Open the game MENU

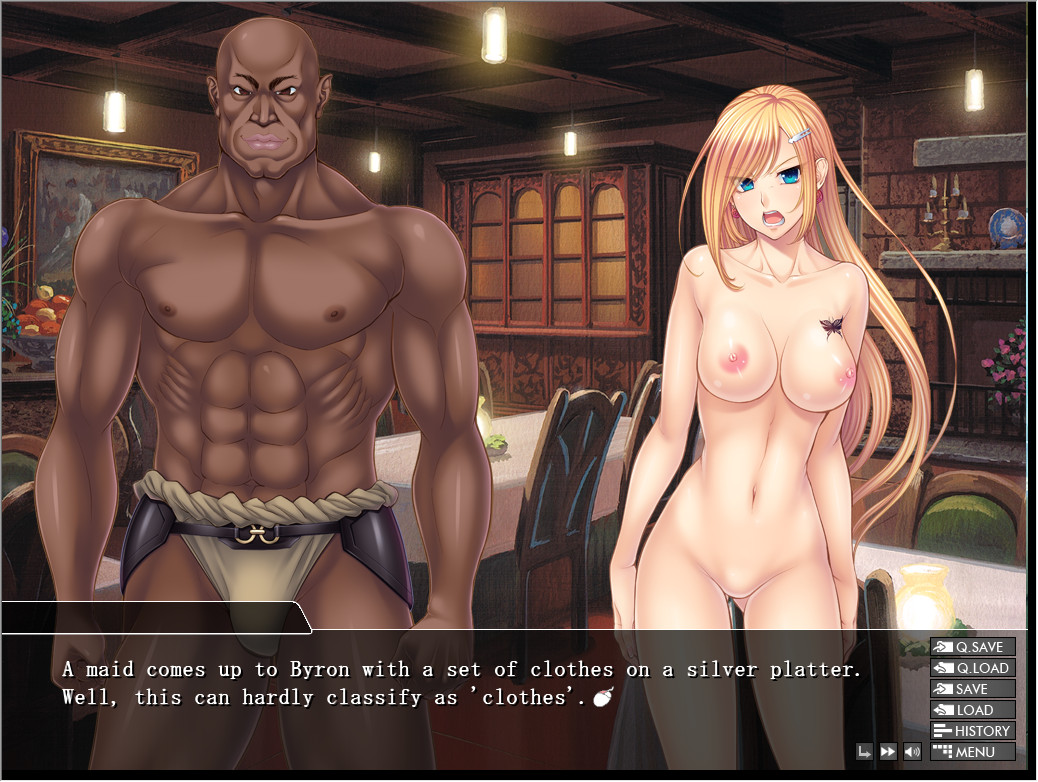coord(972,752)
